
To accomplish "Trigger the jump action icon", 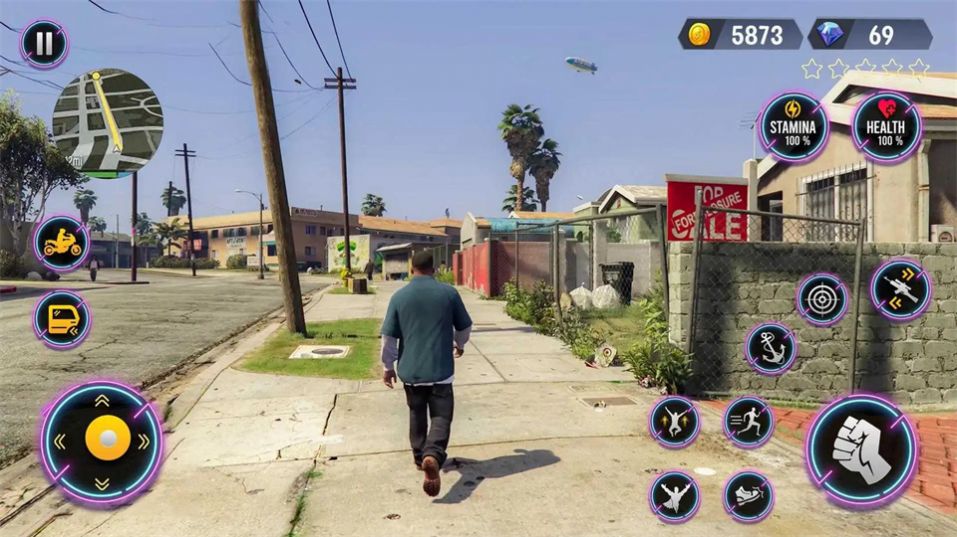I will (x=675, y=421).
